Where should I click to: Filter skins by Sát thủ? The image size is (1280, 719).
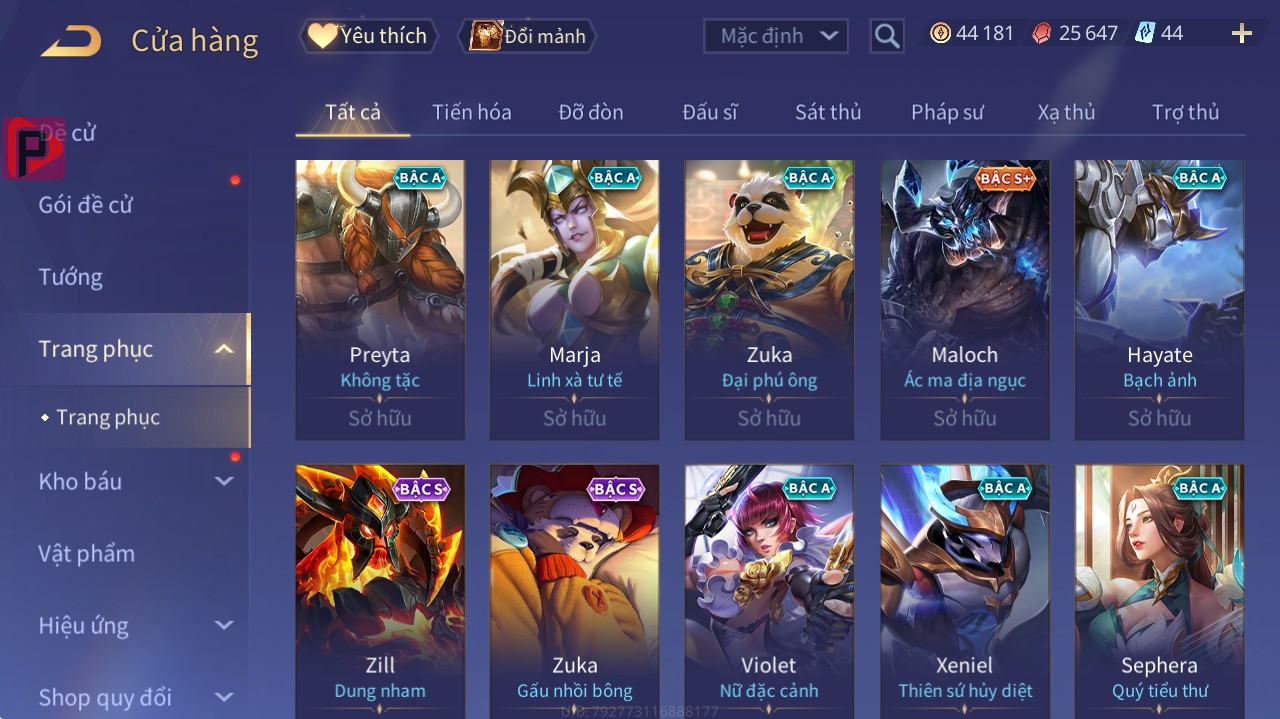coord(827,112)
